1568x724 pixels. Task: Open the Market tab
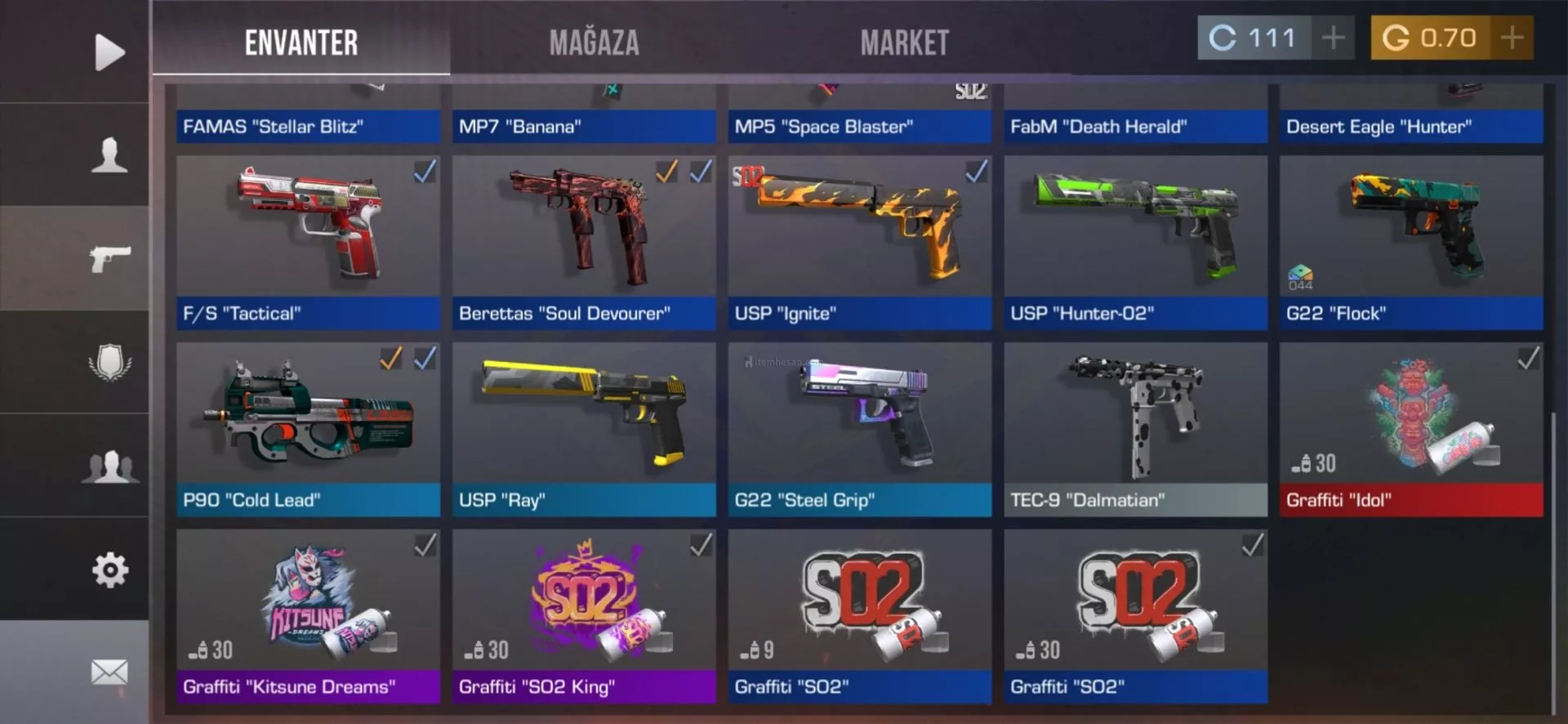tap(904, 42)
